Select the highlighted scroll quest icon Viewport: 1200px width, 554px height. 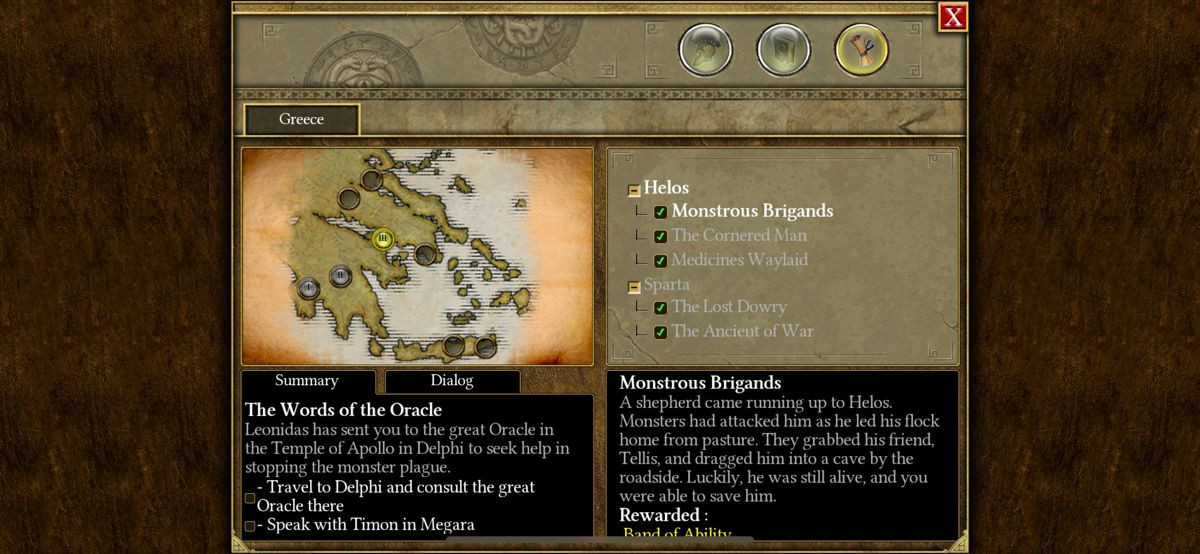click(x=861, y=49)
